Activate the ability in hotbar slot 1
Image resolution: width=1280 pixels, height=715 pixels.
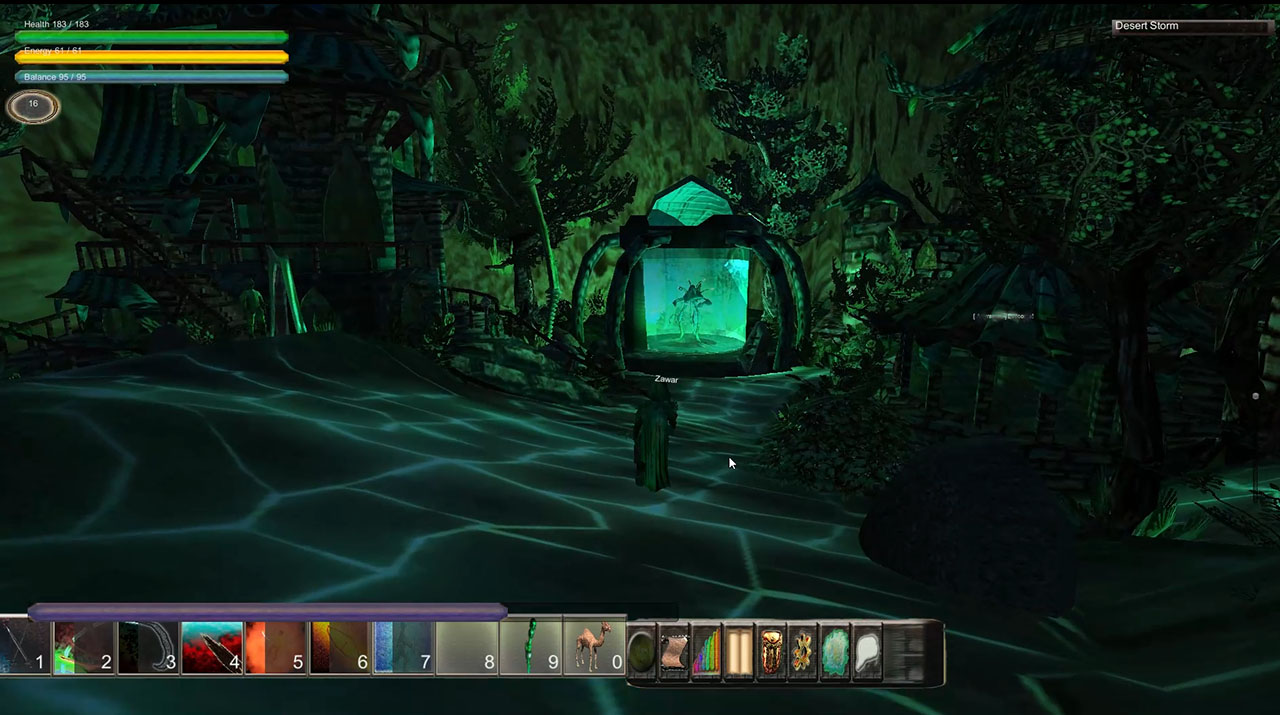(x=24, y=648)
